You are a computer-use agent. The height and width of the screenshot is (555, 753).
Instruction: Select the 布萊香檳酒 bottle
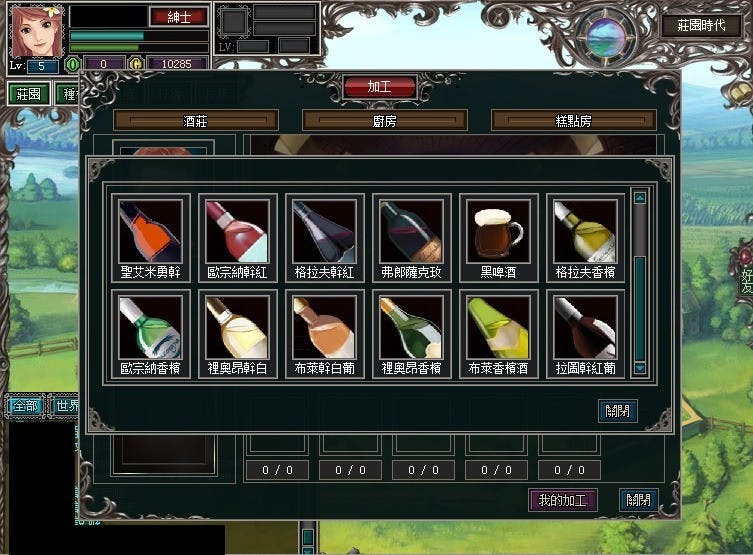click(x=498, y=327)
